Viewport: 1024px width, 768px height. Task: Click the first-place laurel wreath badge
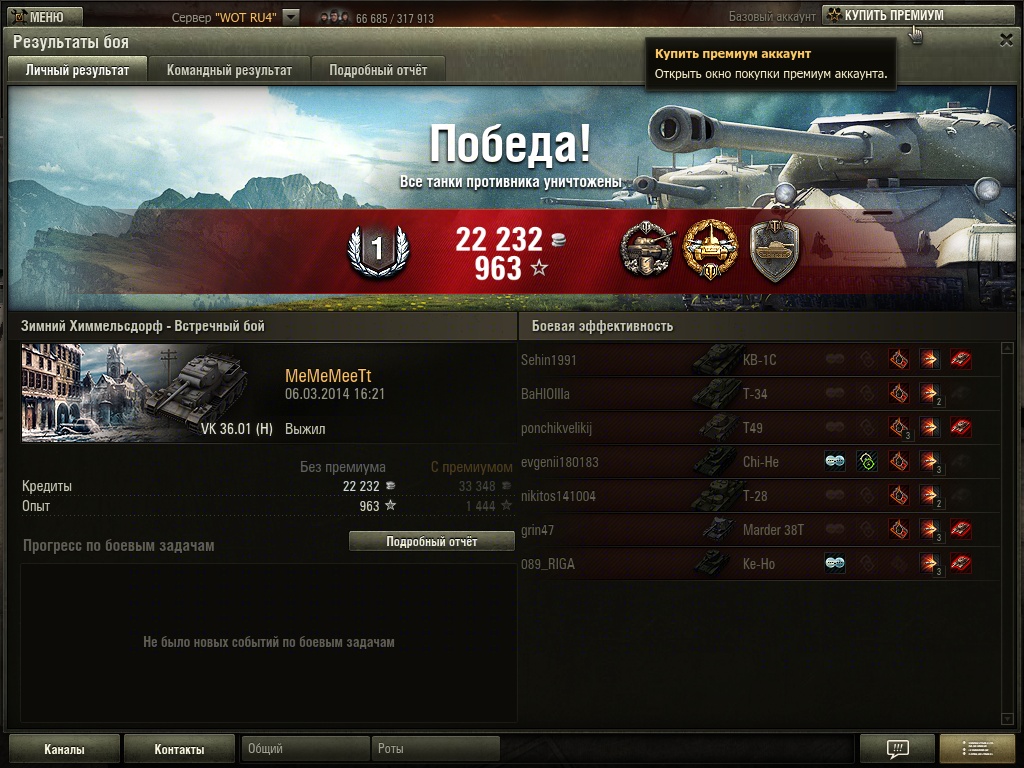pos(377,251)
